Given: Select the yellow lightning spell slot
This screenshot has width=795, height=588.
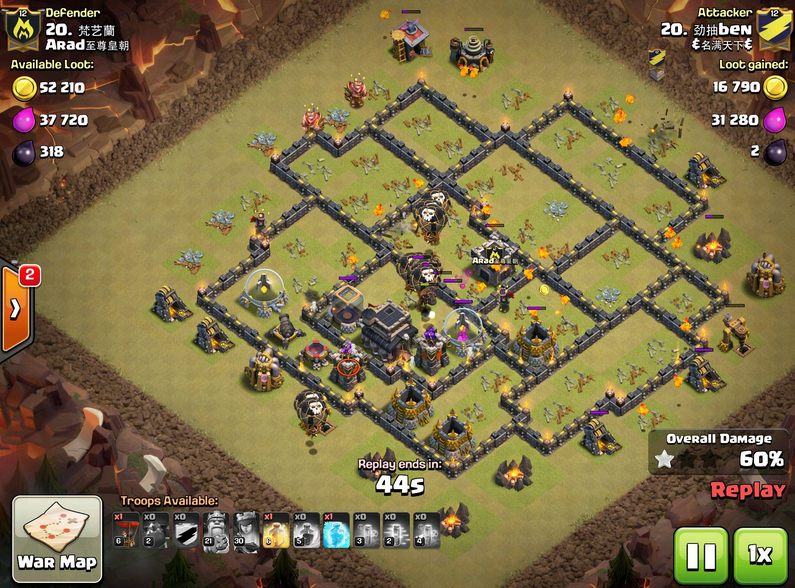Looking at the screenshot, I should 275,530.
